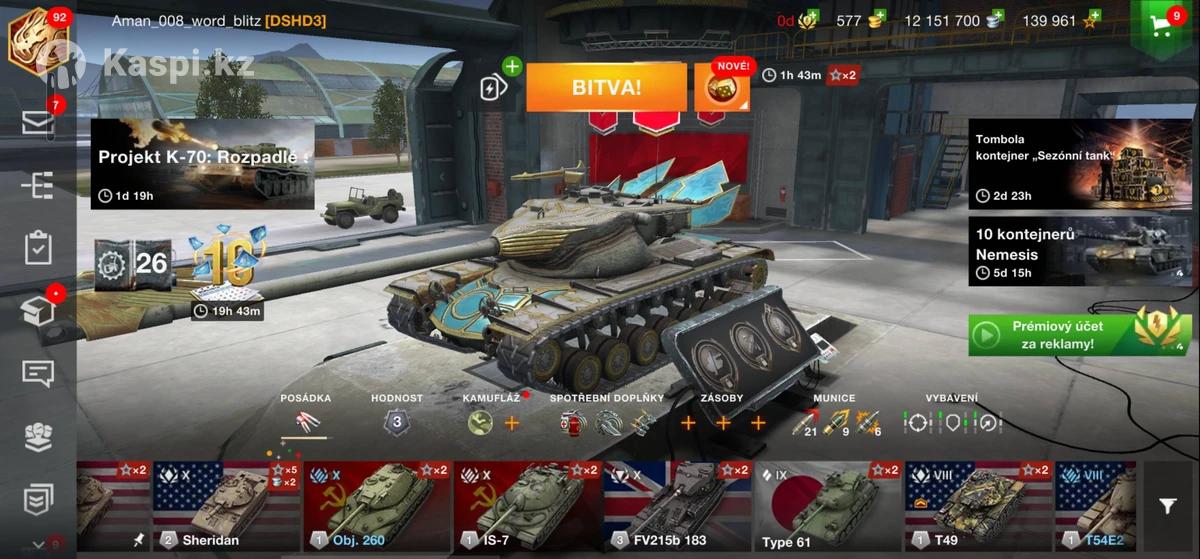Screen dimensions: 1200x559
Task: Open the missions clipboard
Action: click(x=38, y=248)
